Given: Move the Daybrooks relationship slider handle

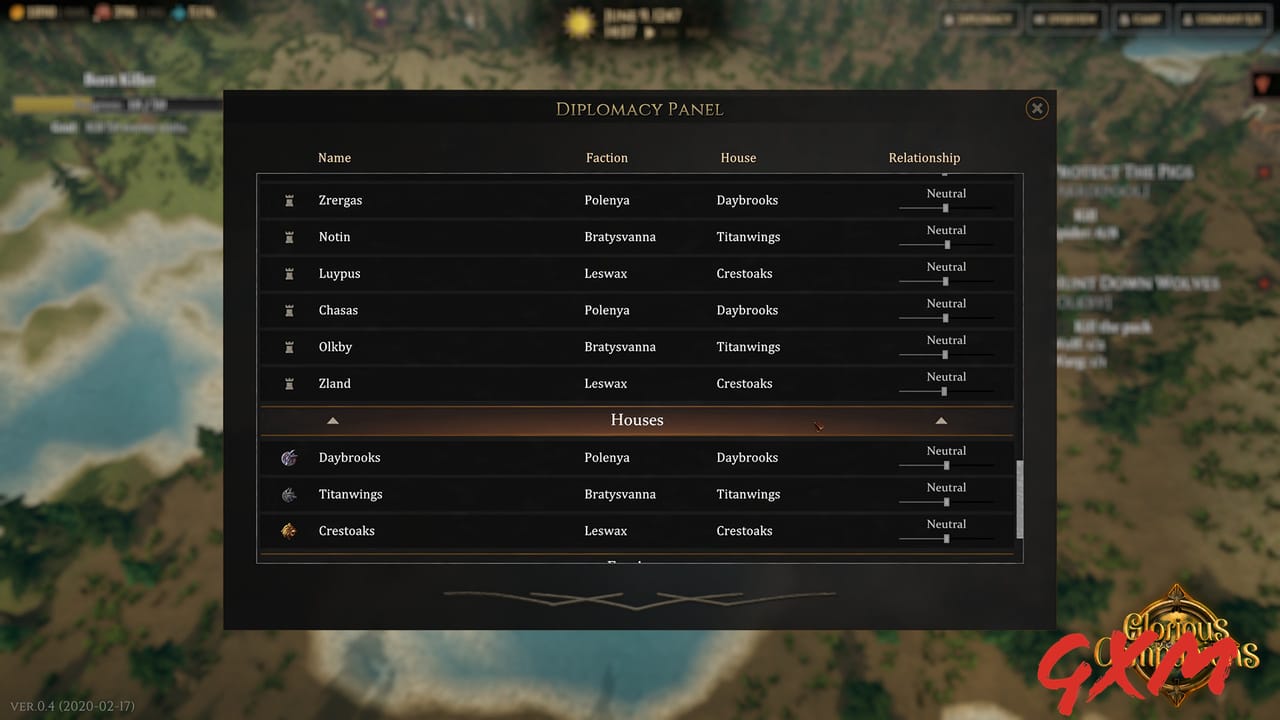Looking at the screenshot, I should (945, 465).
